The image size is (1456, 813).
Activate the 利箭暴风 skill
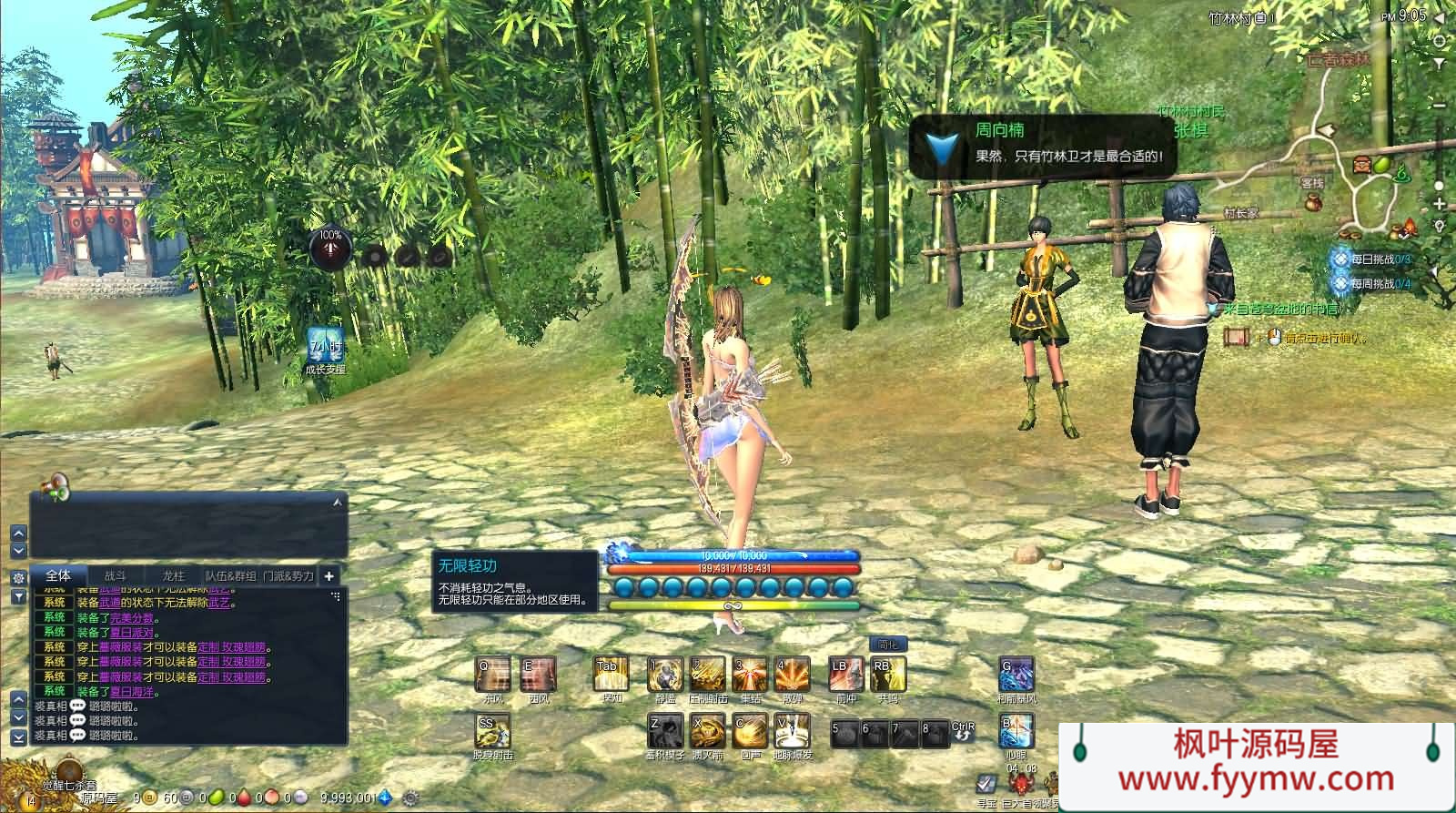(1016, 676)
